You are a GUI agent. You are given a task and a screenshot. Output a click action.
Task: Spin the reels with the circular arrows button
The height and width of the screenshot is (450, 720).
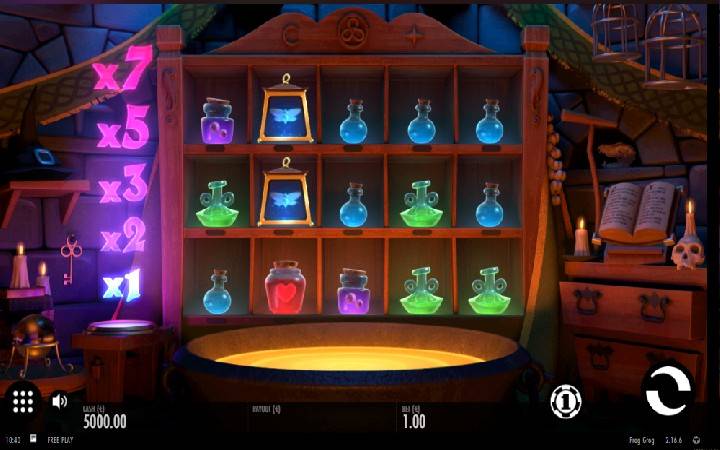(668, 390)
